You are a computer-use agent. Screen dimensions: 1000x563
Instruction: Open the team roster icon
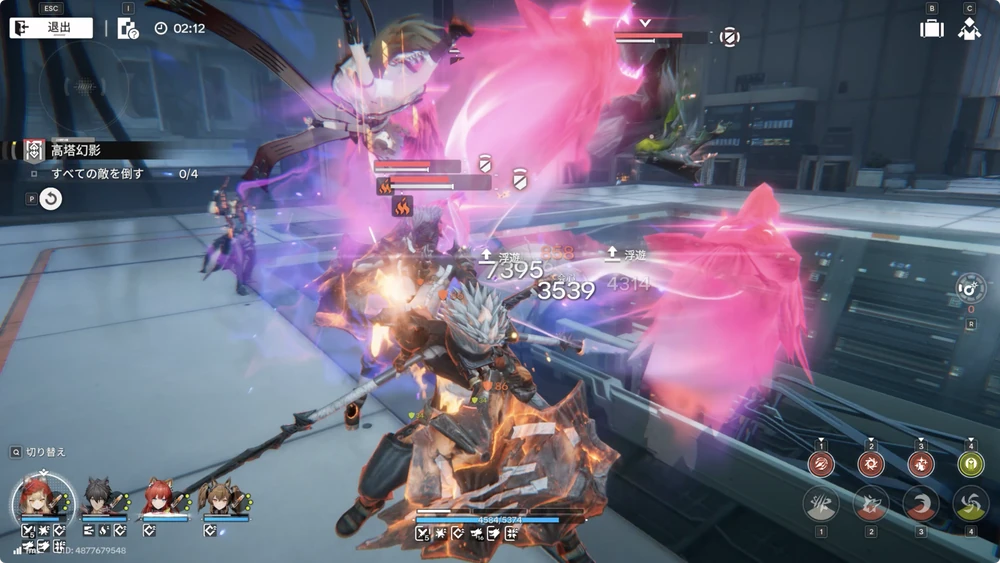point(968,28)
